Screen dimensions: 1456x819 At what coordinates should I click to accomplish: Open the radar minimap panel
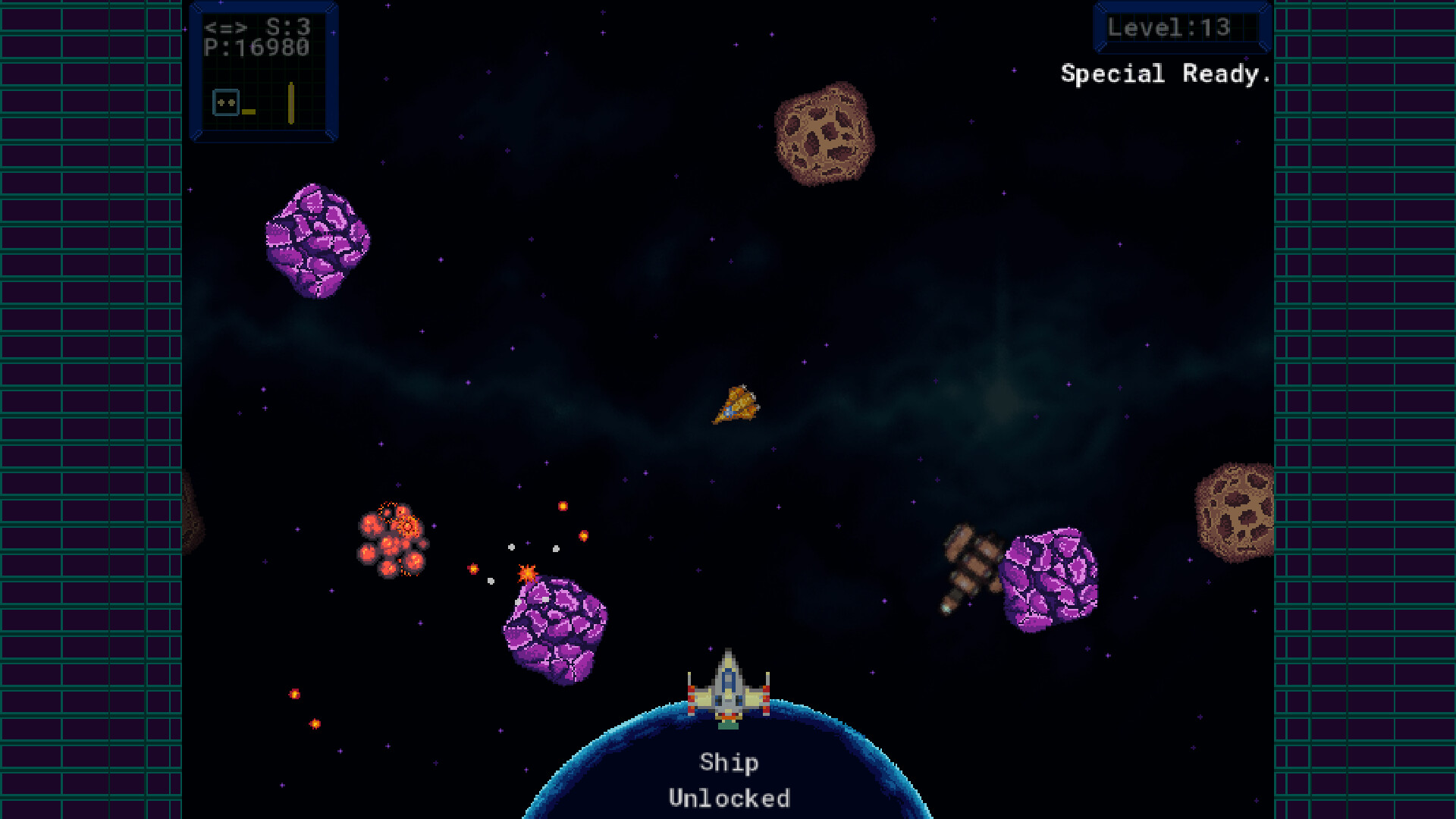264,74
